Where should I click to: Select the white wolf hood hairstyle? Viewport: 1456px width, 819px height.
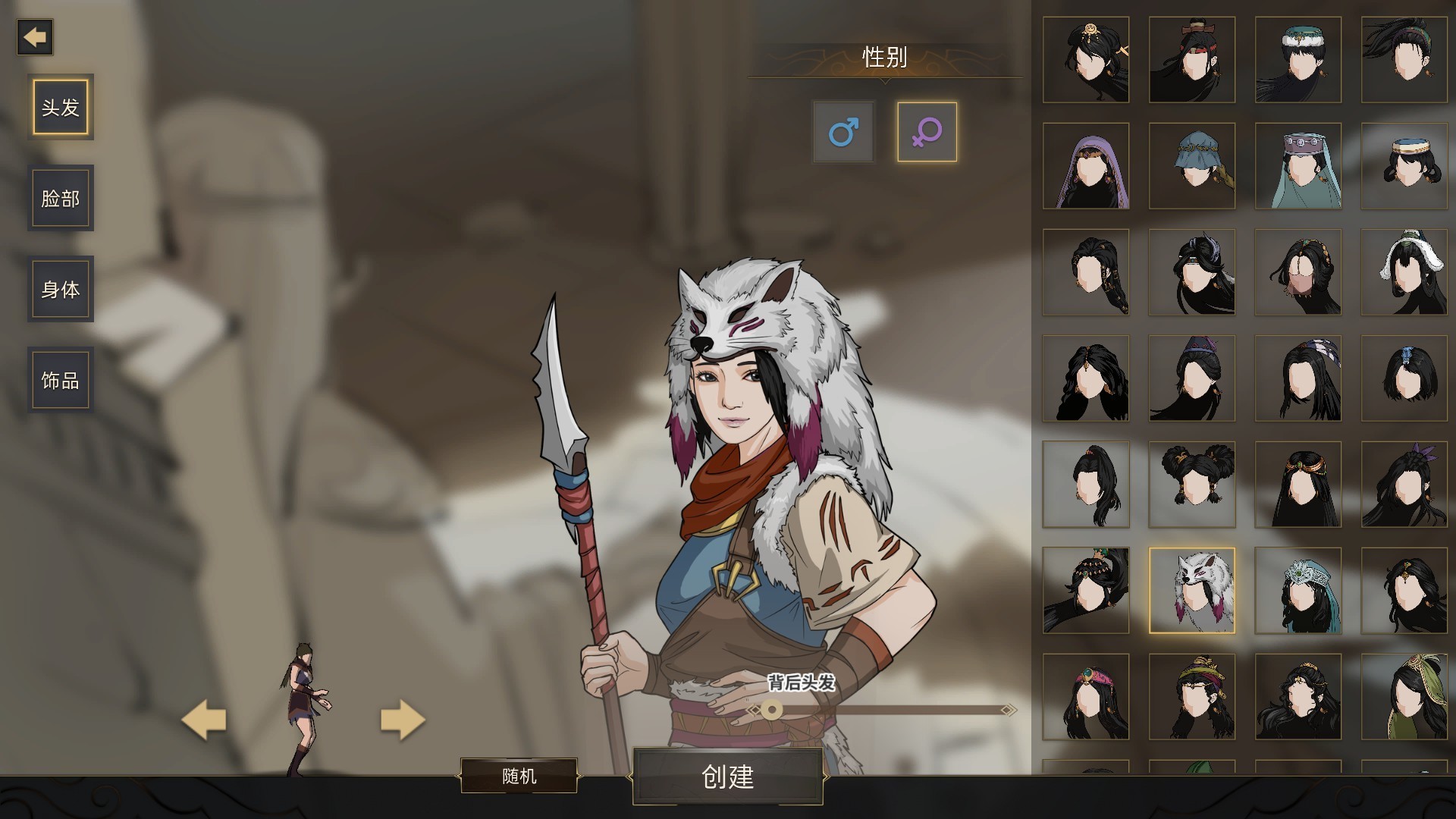click(x=1192, y=590)
